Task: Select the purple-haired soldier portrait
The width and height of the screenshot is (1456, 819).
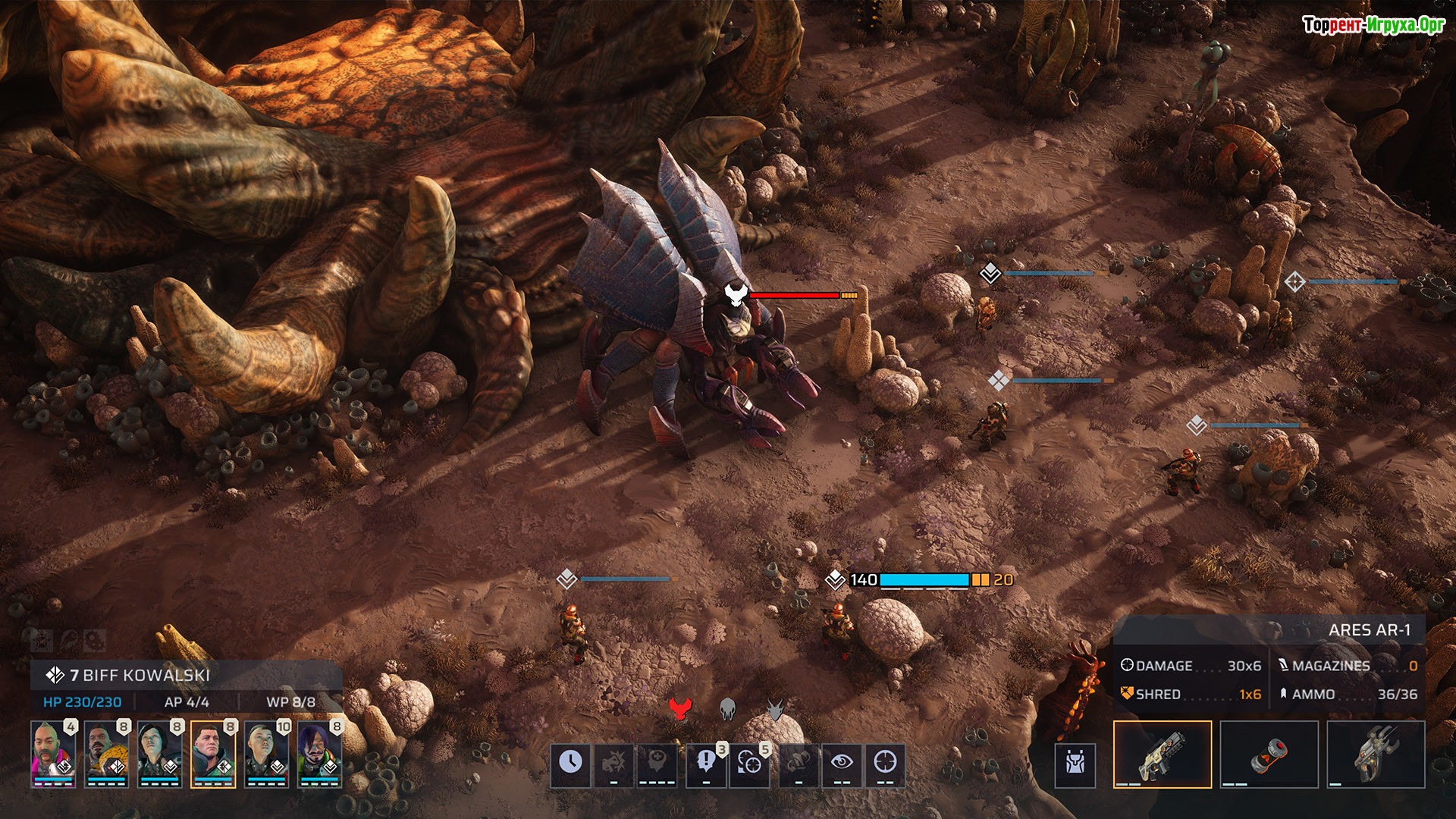Action: coord(319,754)
